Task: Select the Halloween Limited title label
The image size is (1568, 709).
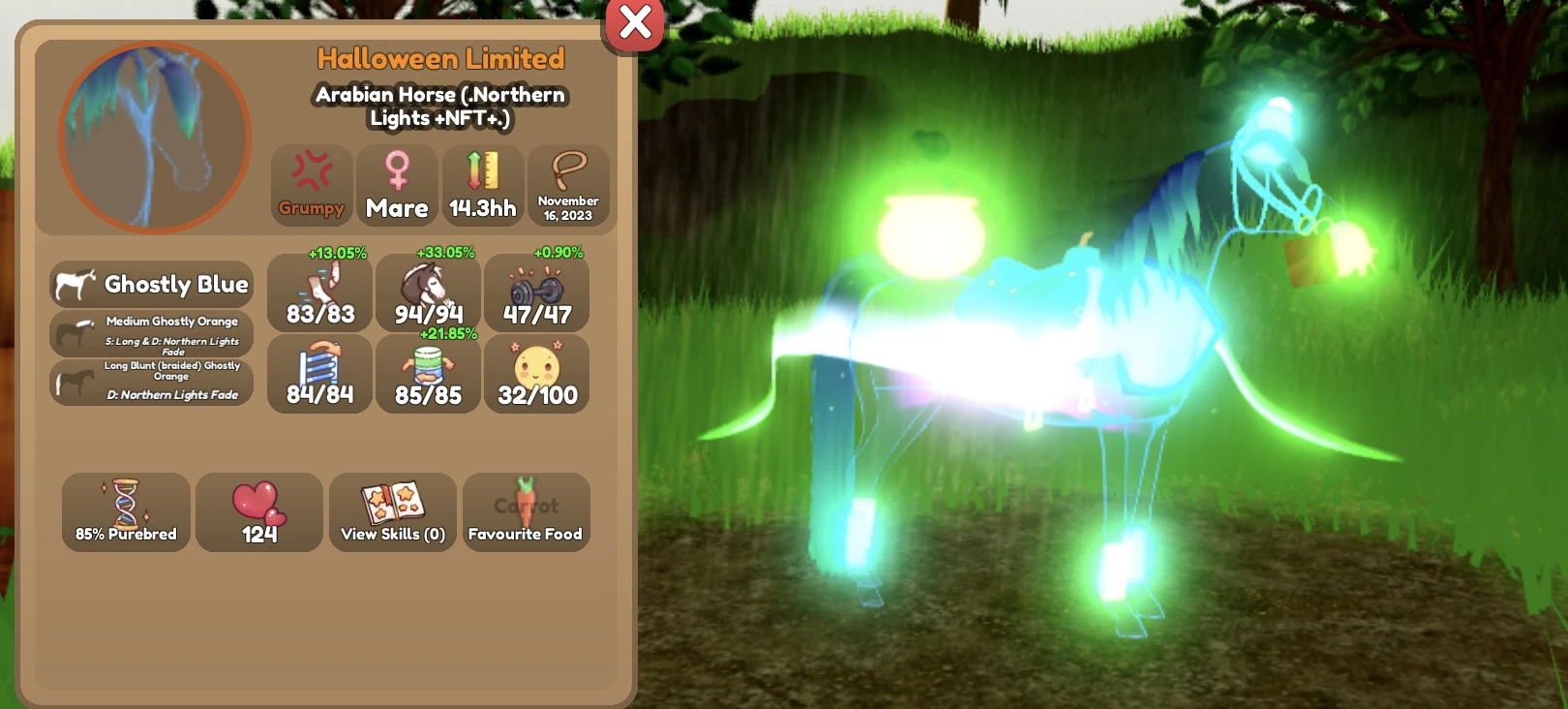Action: [x=441, y=59]
